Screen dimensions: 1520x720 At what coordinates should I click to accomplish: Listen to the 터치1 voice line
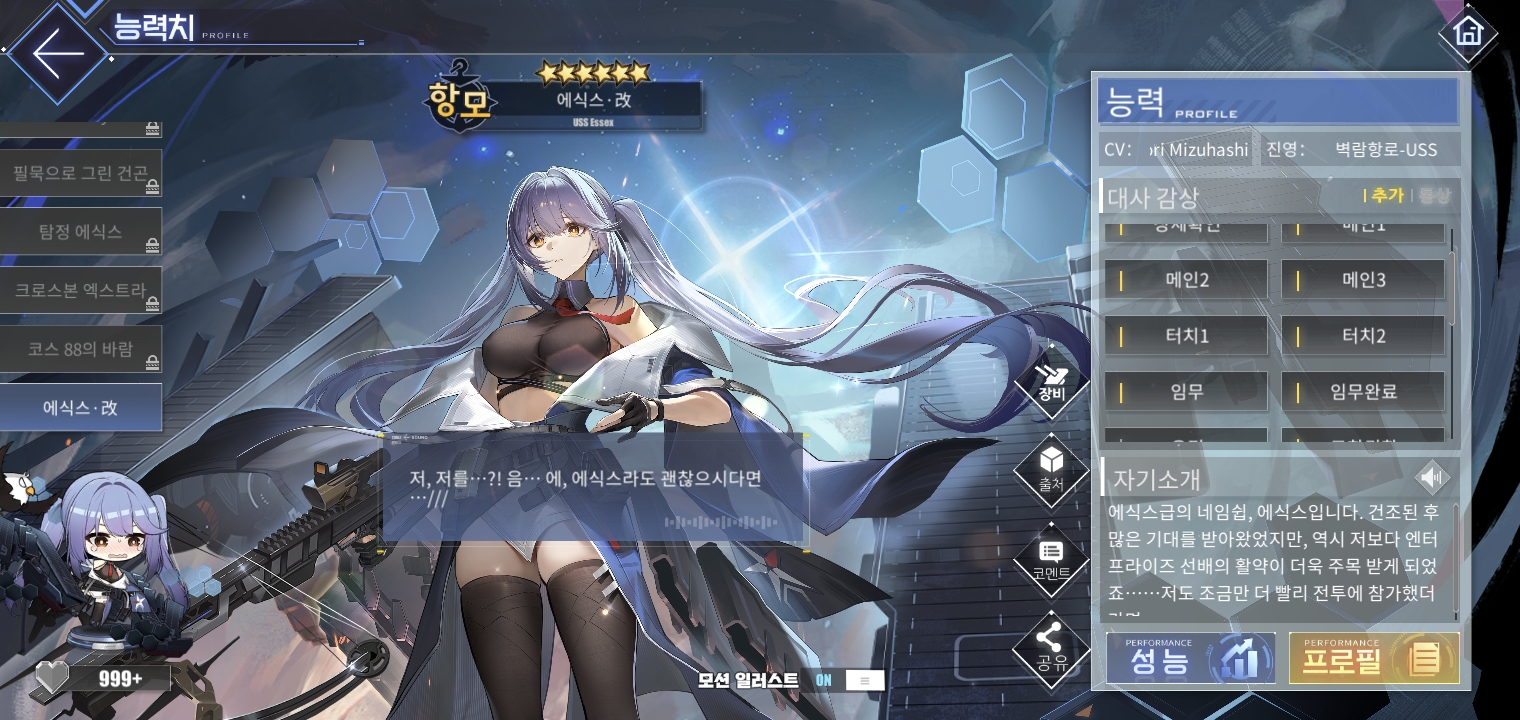pos(1186,336)
